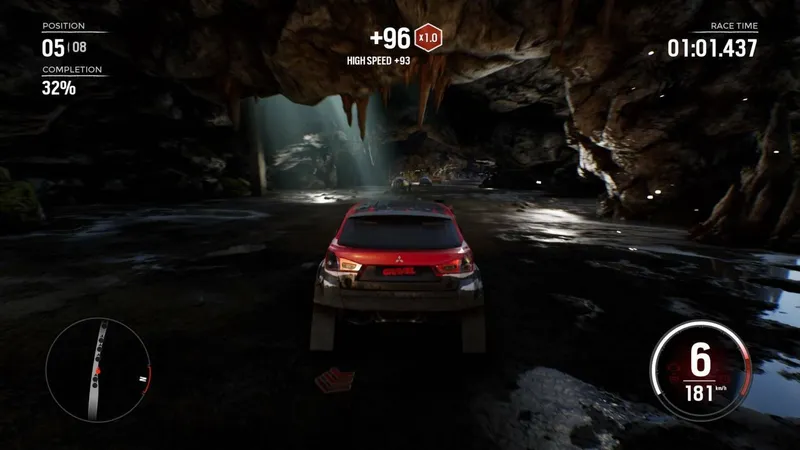Click the circular track minimap
This screenshot has width=800, height=450.
coord(97,369)
